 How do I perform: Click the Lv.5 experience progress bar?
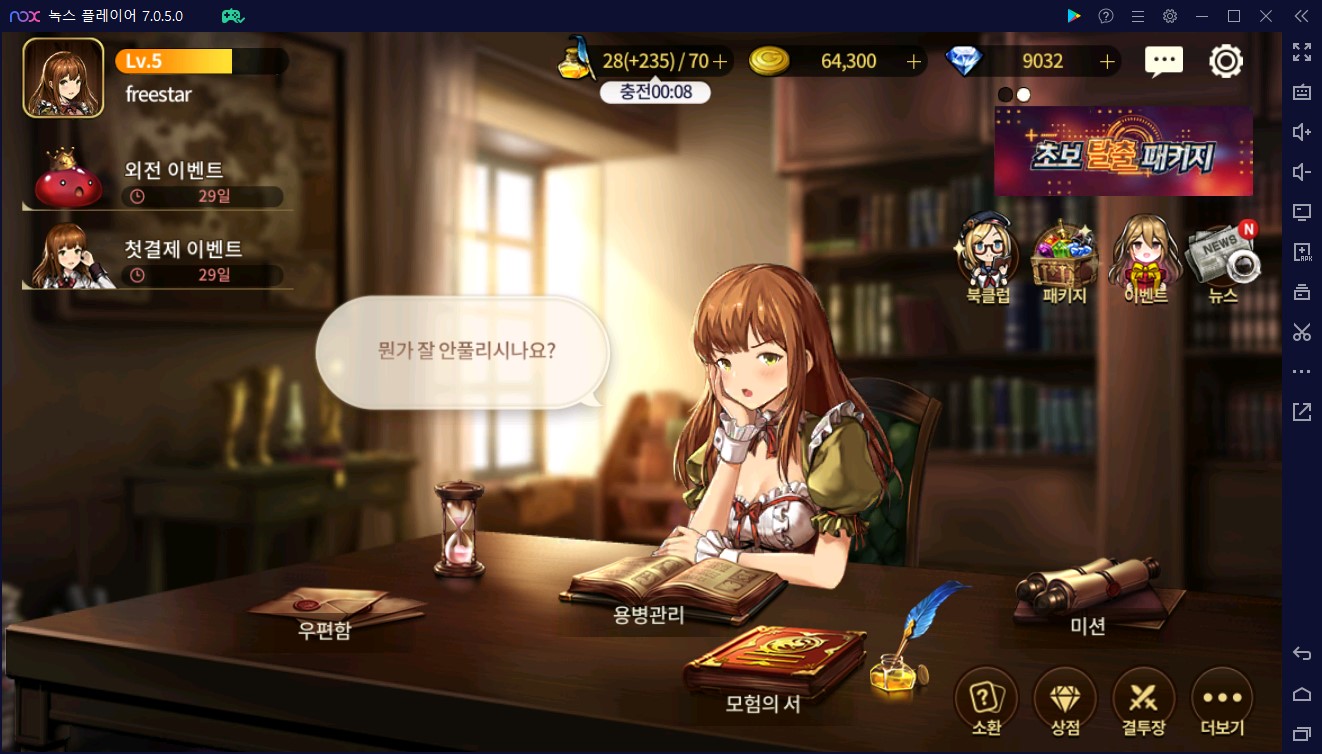[x=200, y=61]
